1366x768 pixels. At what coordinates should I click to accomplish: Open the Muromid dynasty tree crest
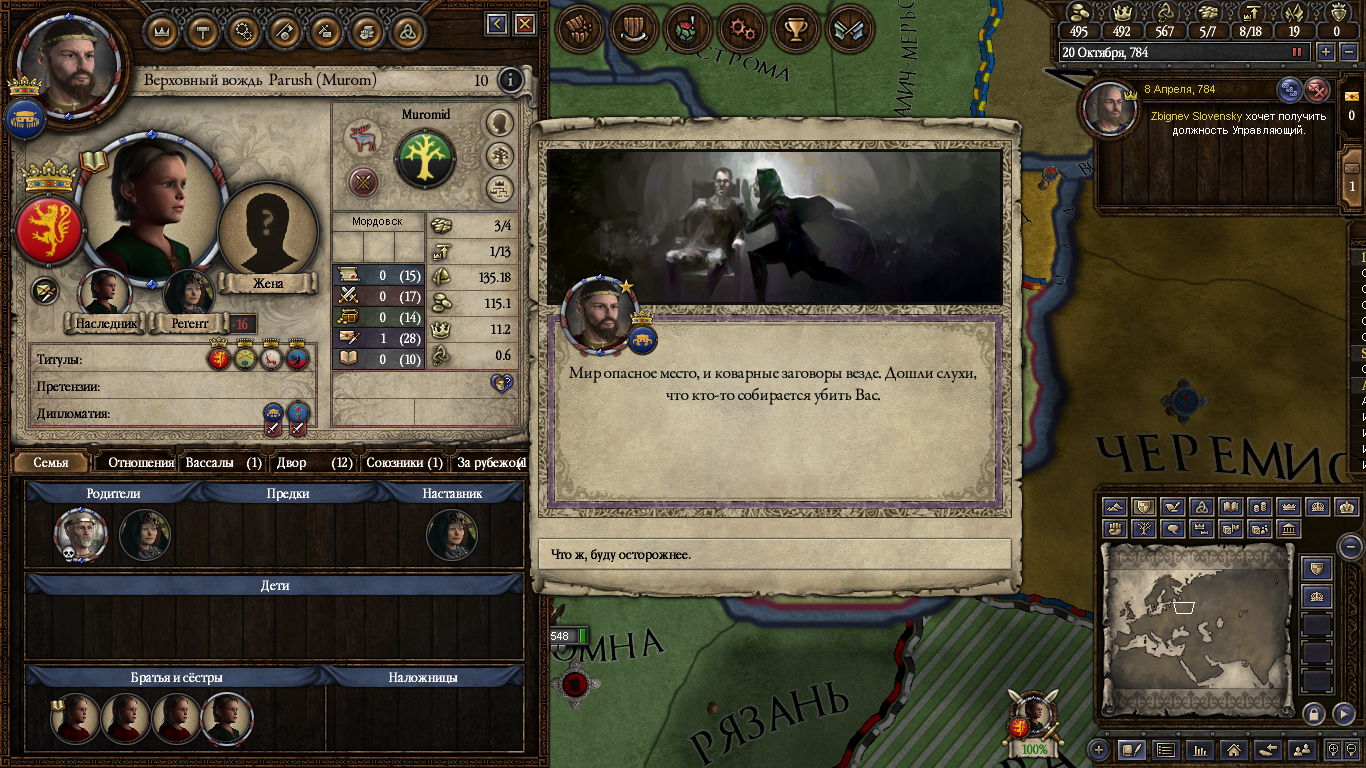426,159
